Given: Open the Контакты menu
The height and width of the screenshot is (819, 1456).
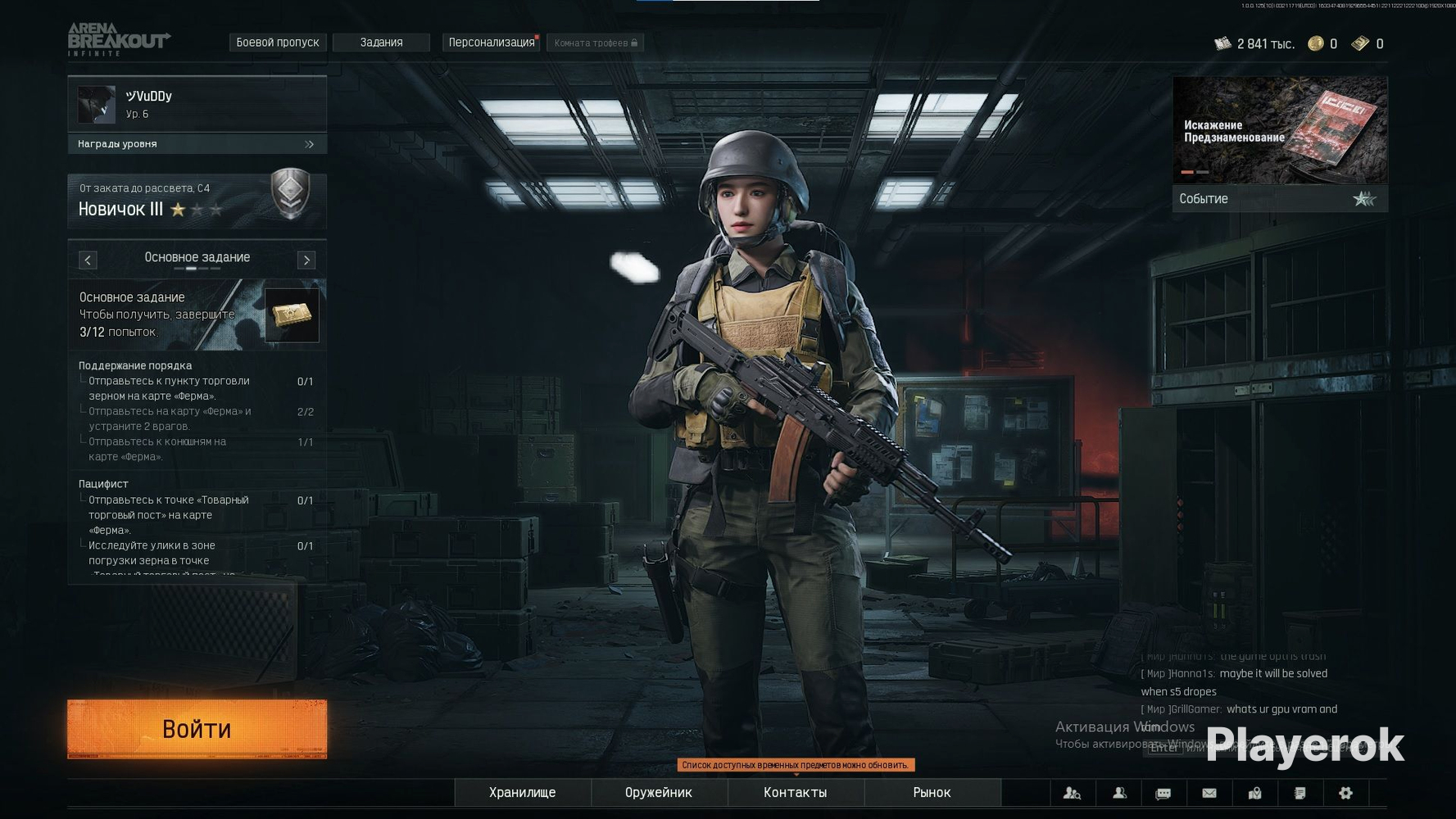Looking at the screenshot, I should [x=795, y=792].
